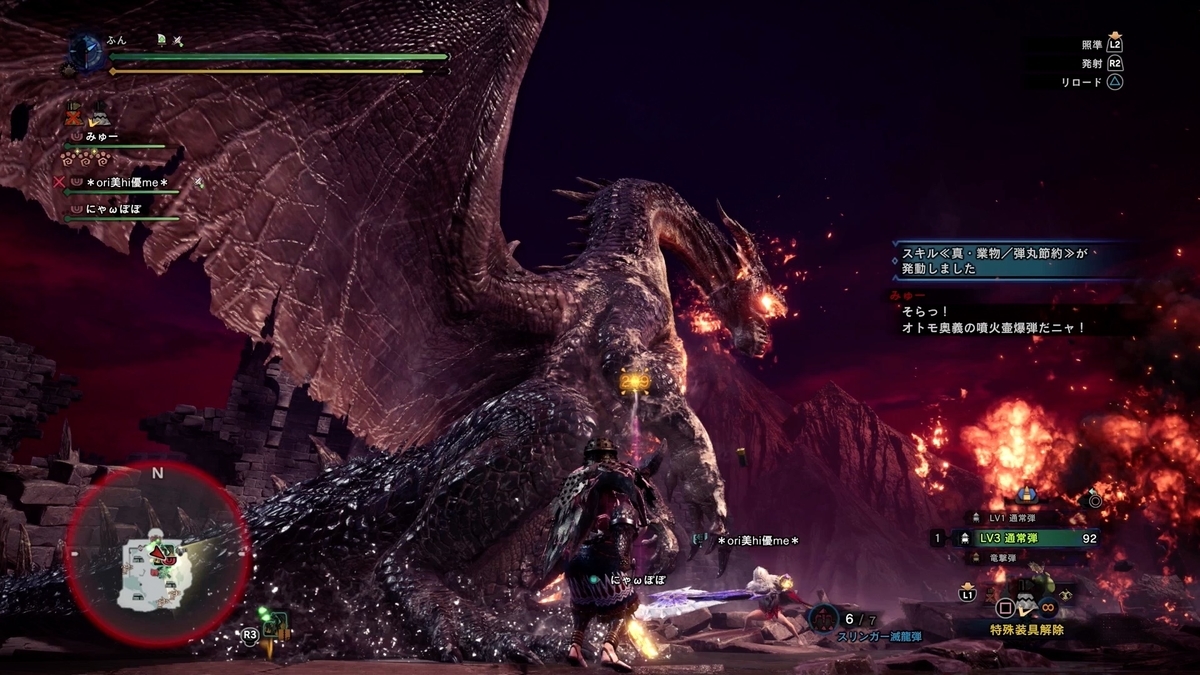The image size is (1200, 675).
Task: Select the スリンガー滅龍弾 slinger ammo icon
Action: (x=823, y=619)
